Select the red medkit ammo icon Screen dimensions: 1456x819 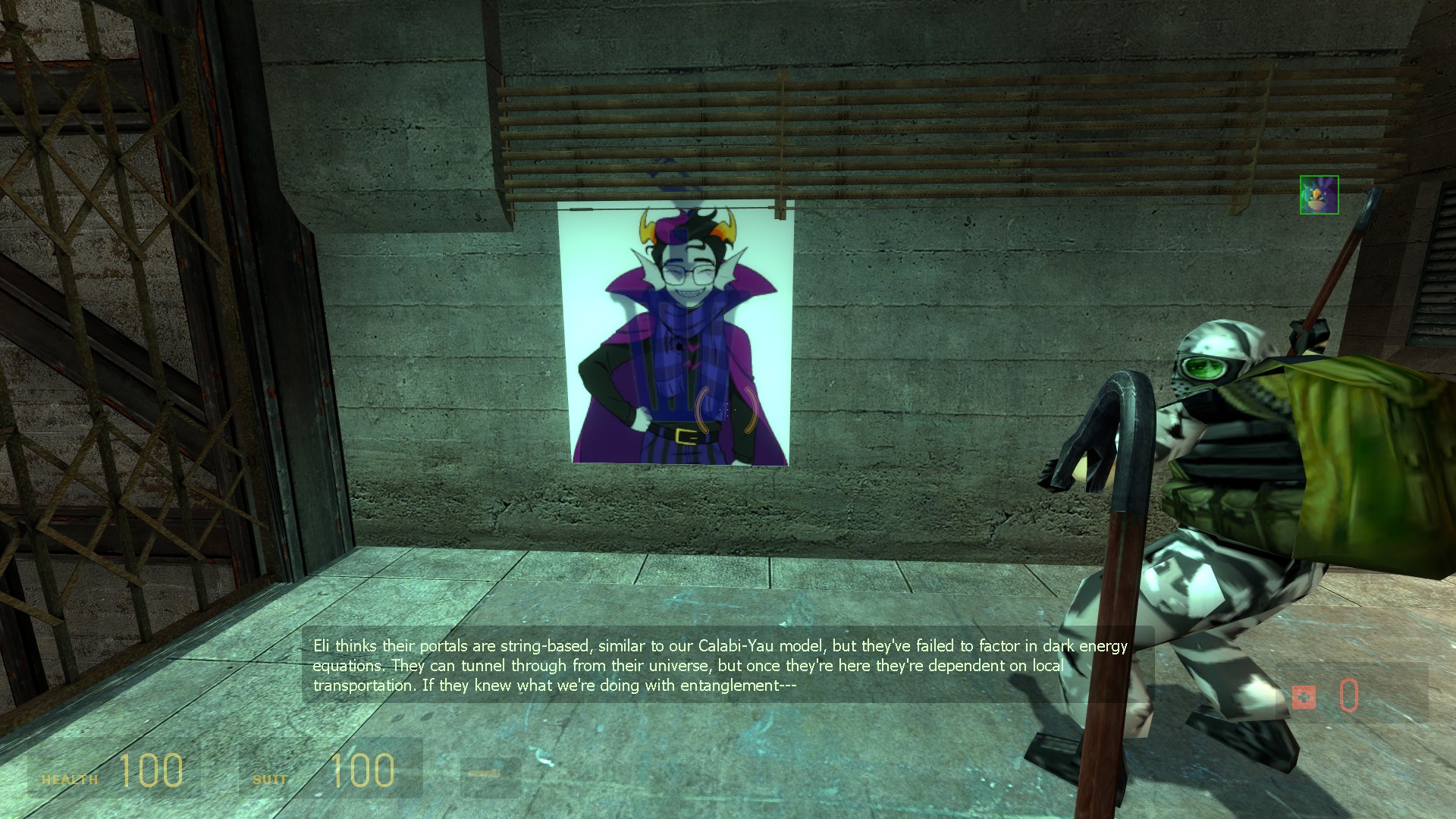tap(1304, 697)
